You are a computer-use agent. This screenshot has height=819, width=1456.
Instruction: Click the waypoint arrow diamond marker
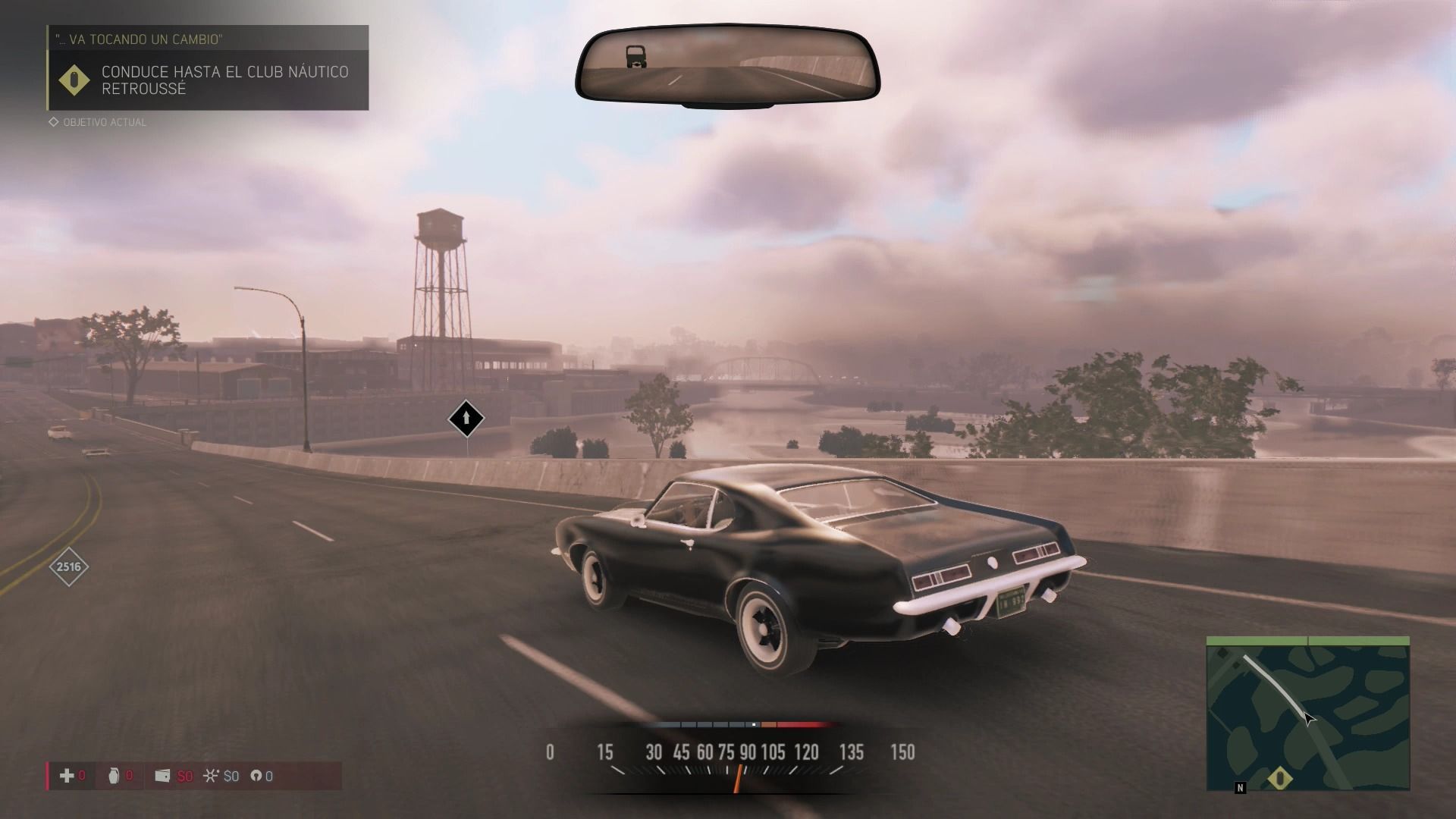(466, 418)
